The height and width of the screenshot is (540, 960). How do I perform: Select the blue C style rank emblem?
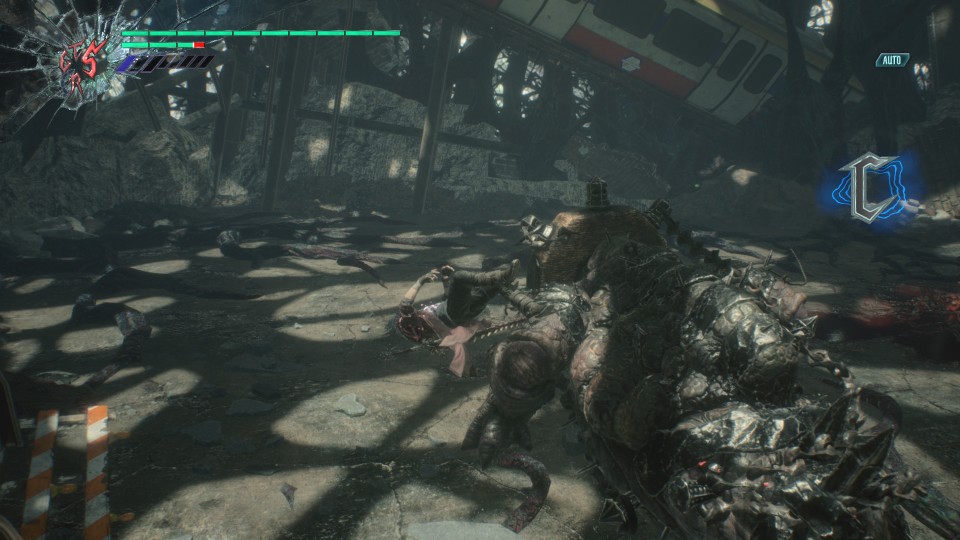864,189
